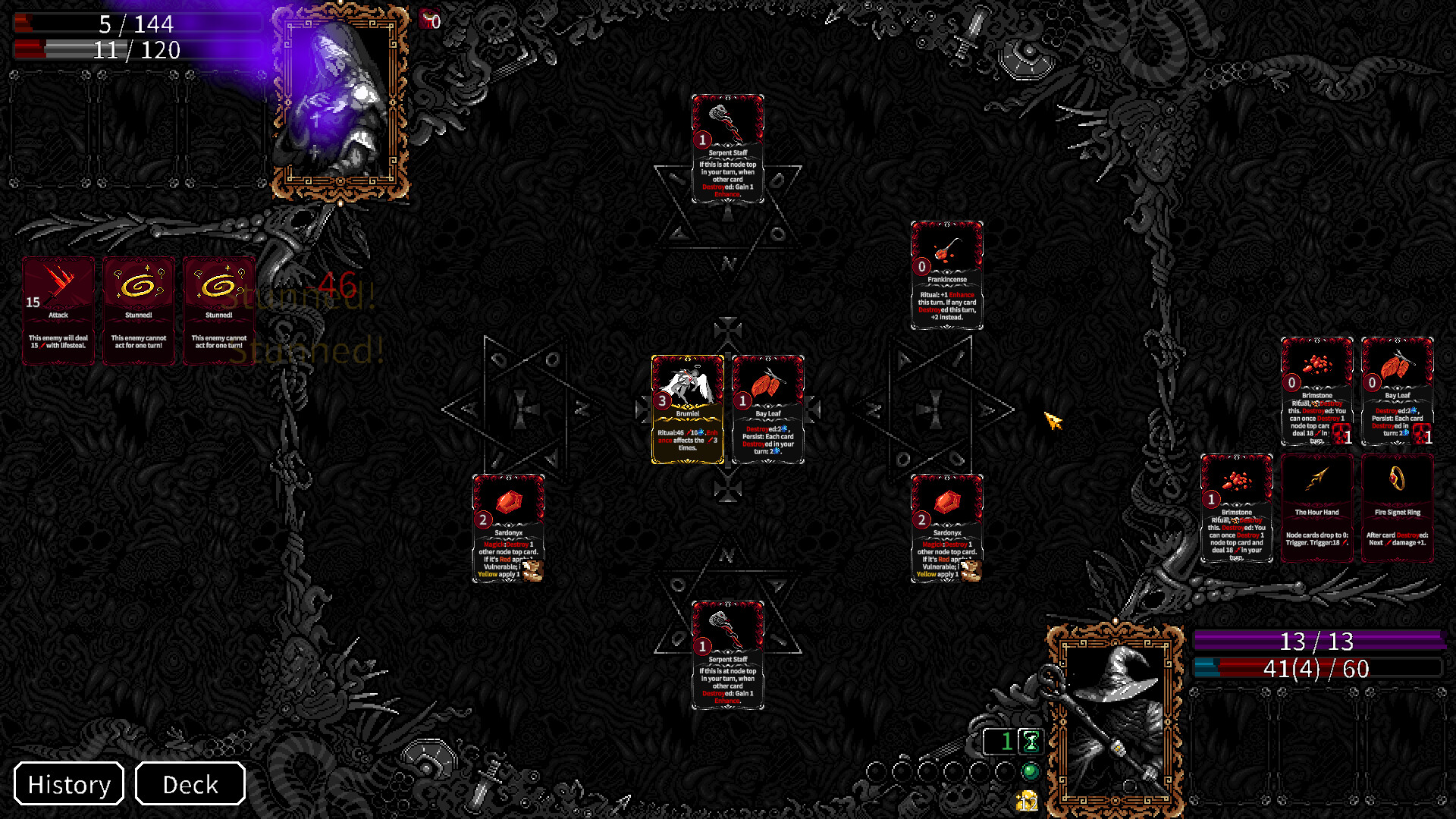Image resolution: width=1456 pixels, height=819 pixels.
Task: Click a Stunned status card
Action: coord(139,309)
